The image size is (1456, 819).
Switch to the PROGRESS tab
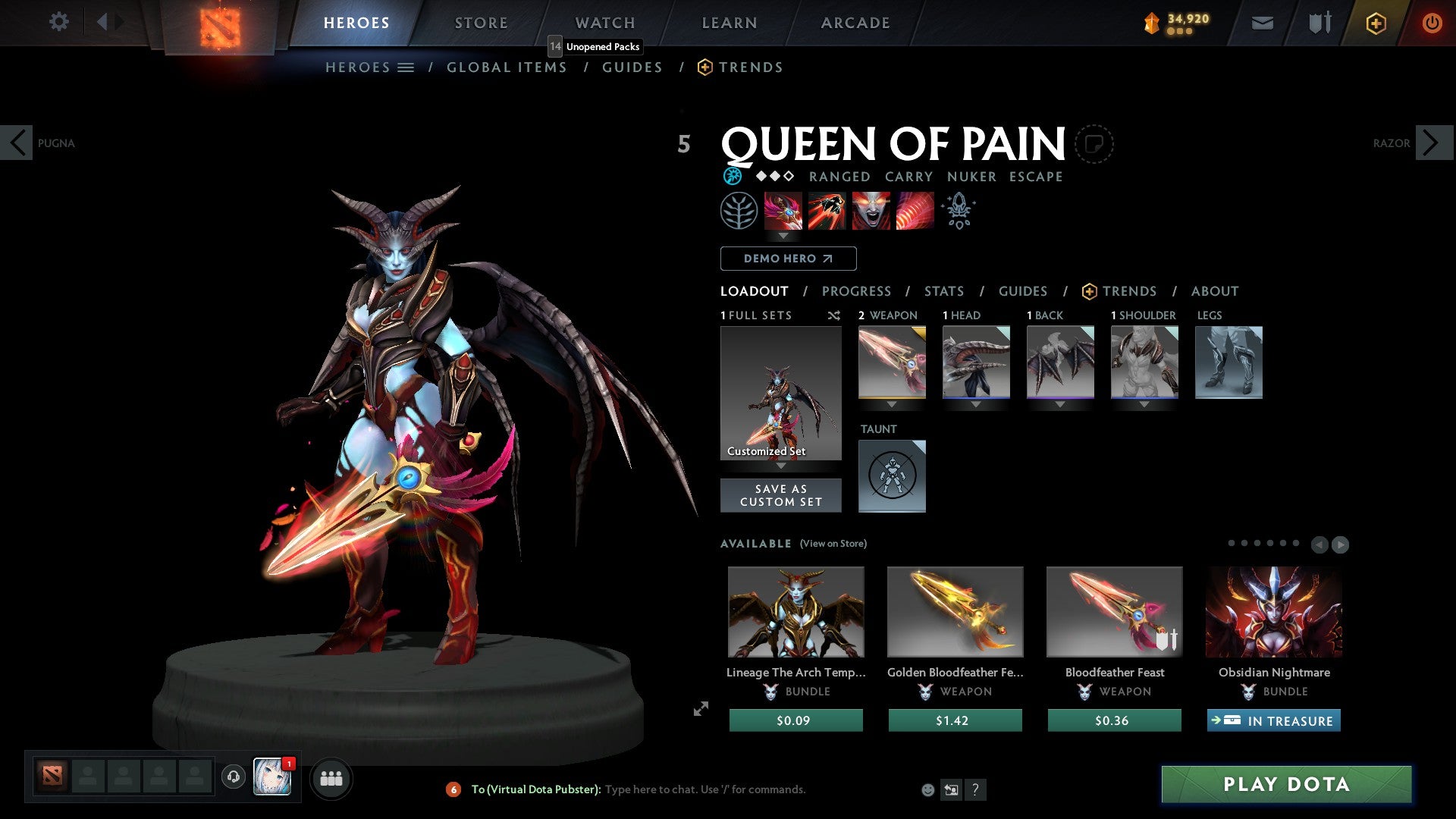point(857,291)
